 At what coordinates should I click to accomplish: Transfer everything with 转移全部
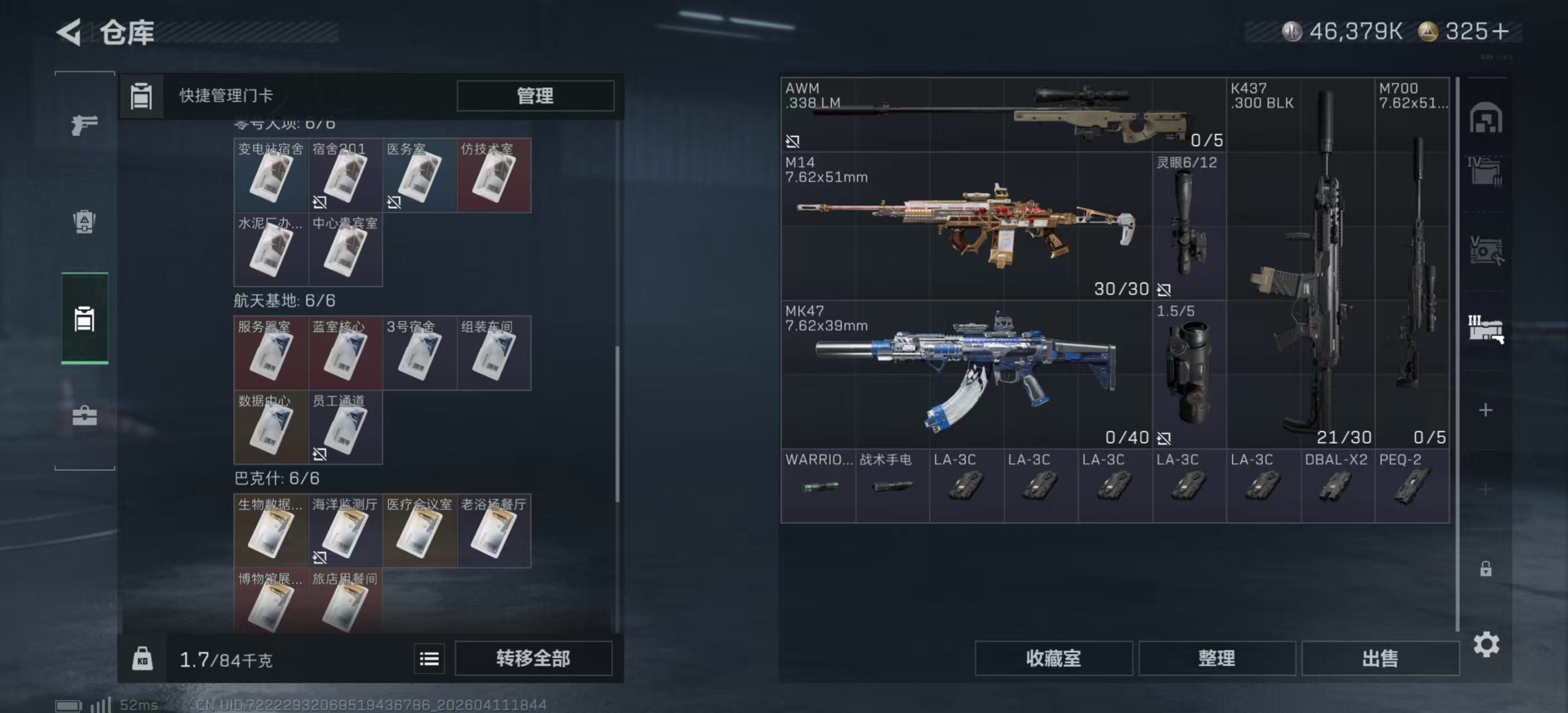pyautogui.click(x=533, y=658)
